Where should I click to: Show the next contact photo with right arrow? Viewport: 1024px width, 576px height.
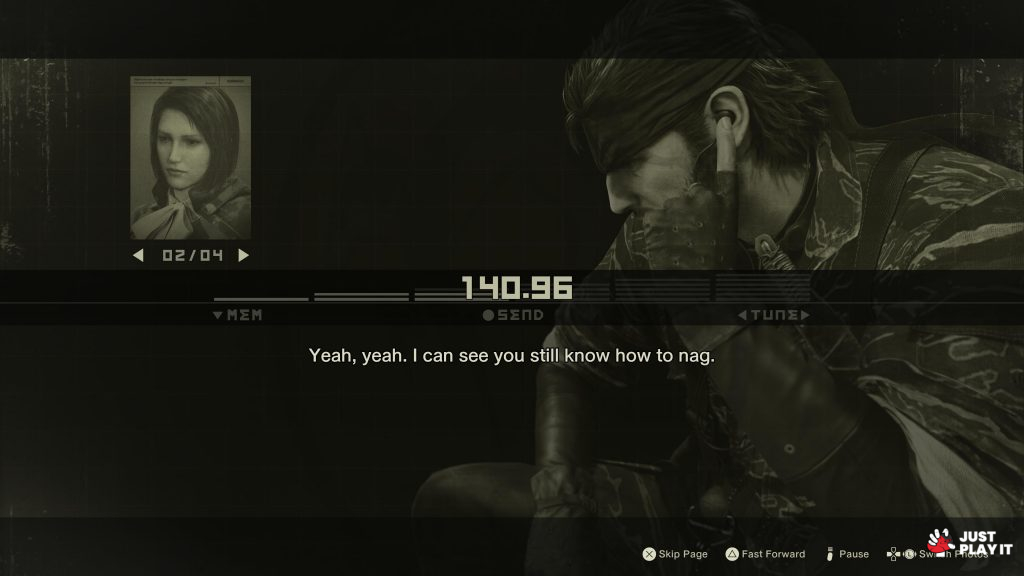pos(243,255)
